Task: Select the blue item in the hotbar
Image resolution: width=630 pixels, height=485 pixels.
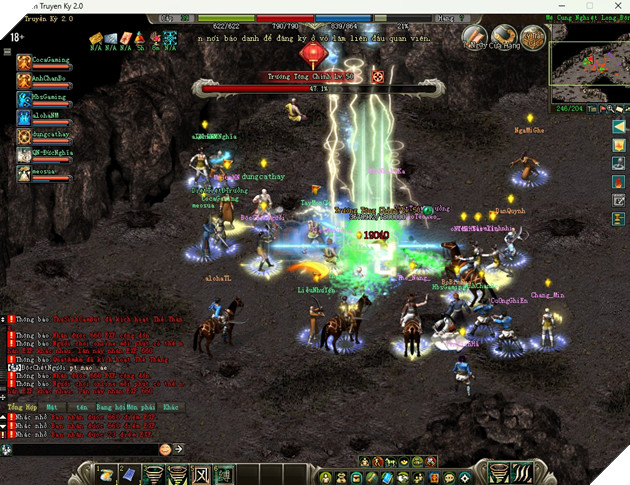Action: [128, 473]
